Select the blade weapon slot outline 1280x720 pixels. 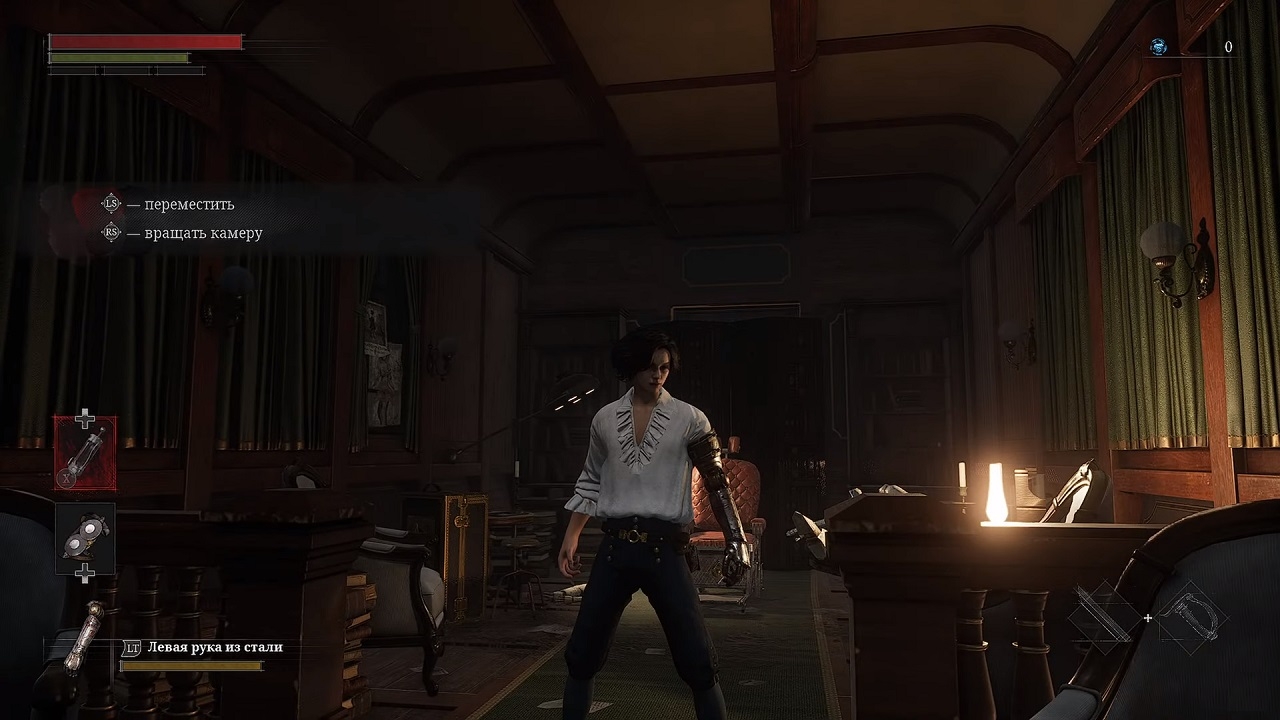1104,617
